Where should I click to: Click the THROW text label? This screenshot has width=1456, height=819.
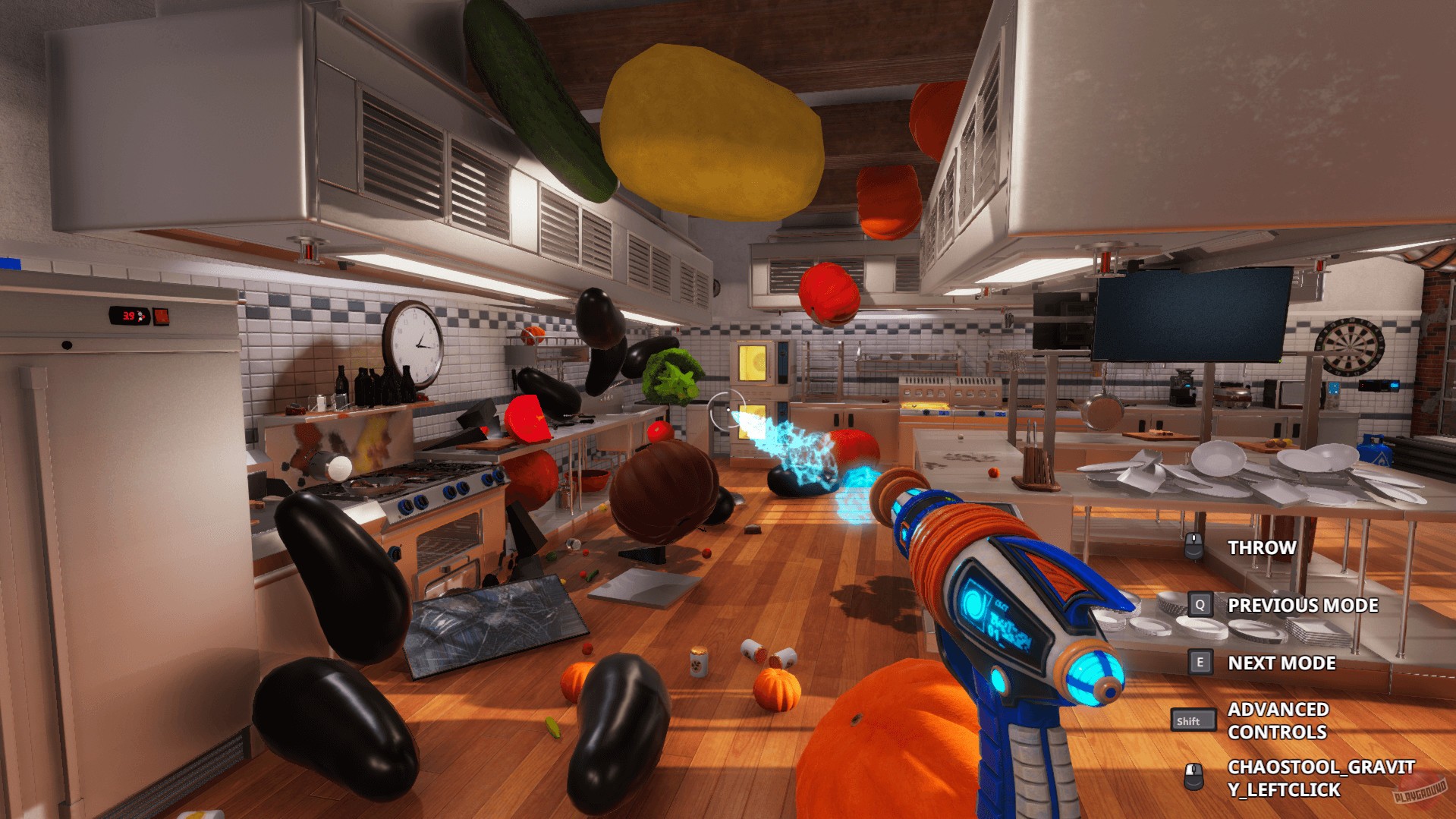pos(1261,547)
